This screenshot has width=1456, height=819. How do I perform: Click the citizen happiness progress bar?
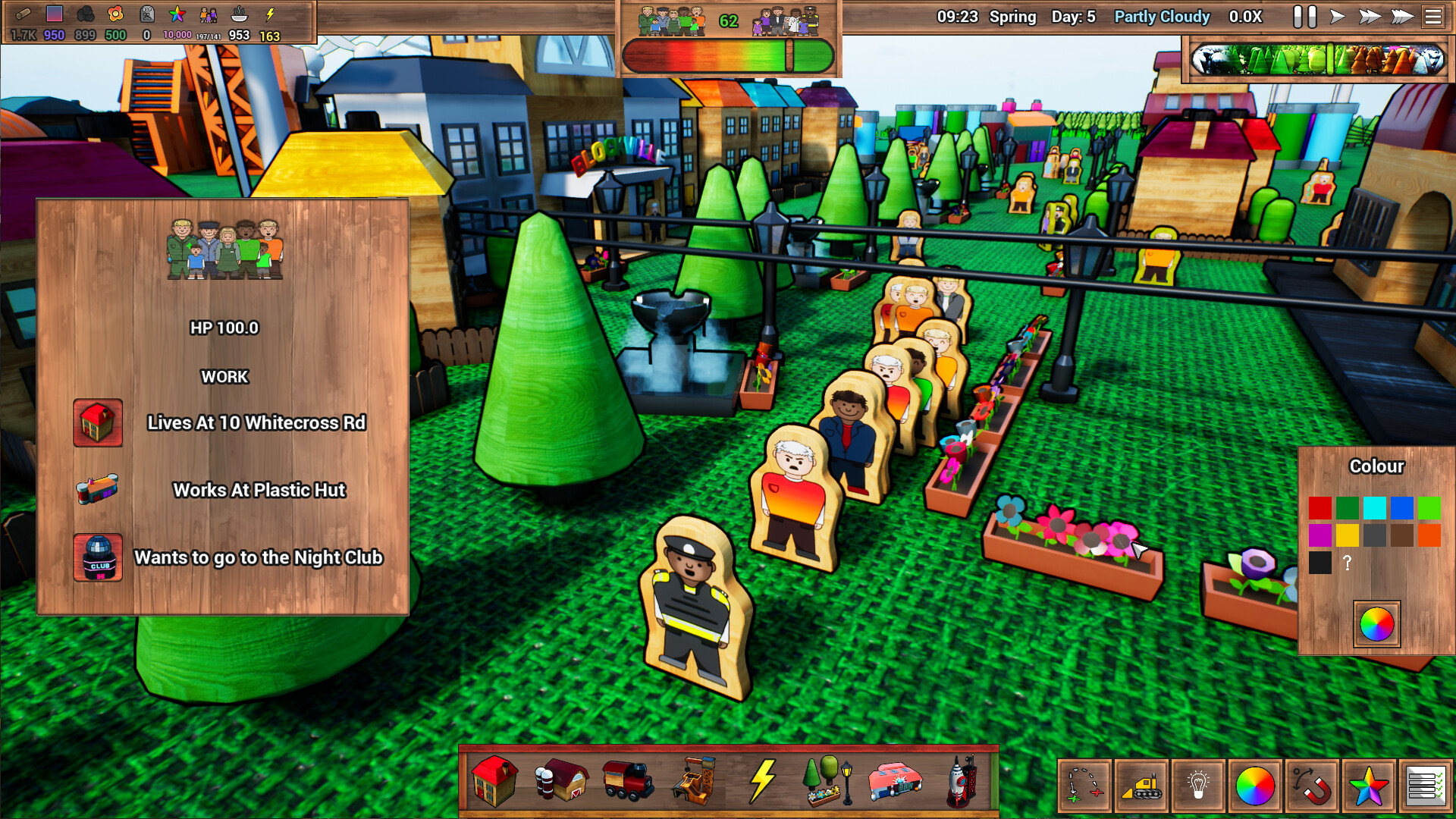tap(728, 55)
